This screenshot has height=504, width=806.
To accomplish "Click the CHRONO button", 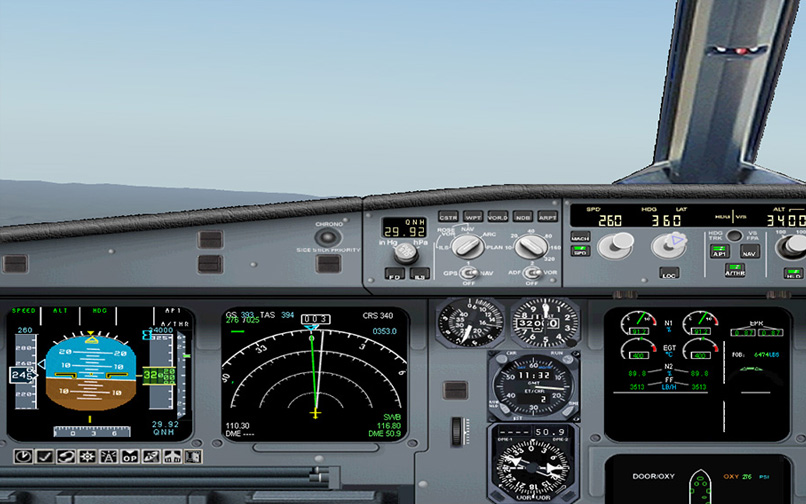I will click(x=327, y=238).
